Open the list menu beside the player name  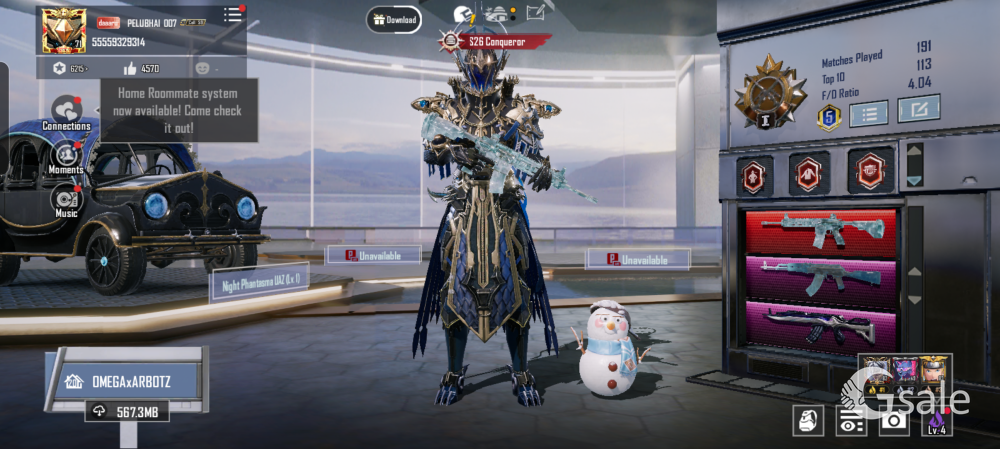pos(232,15)
